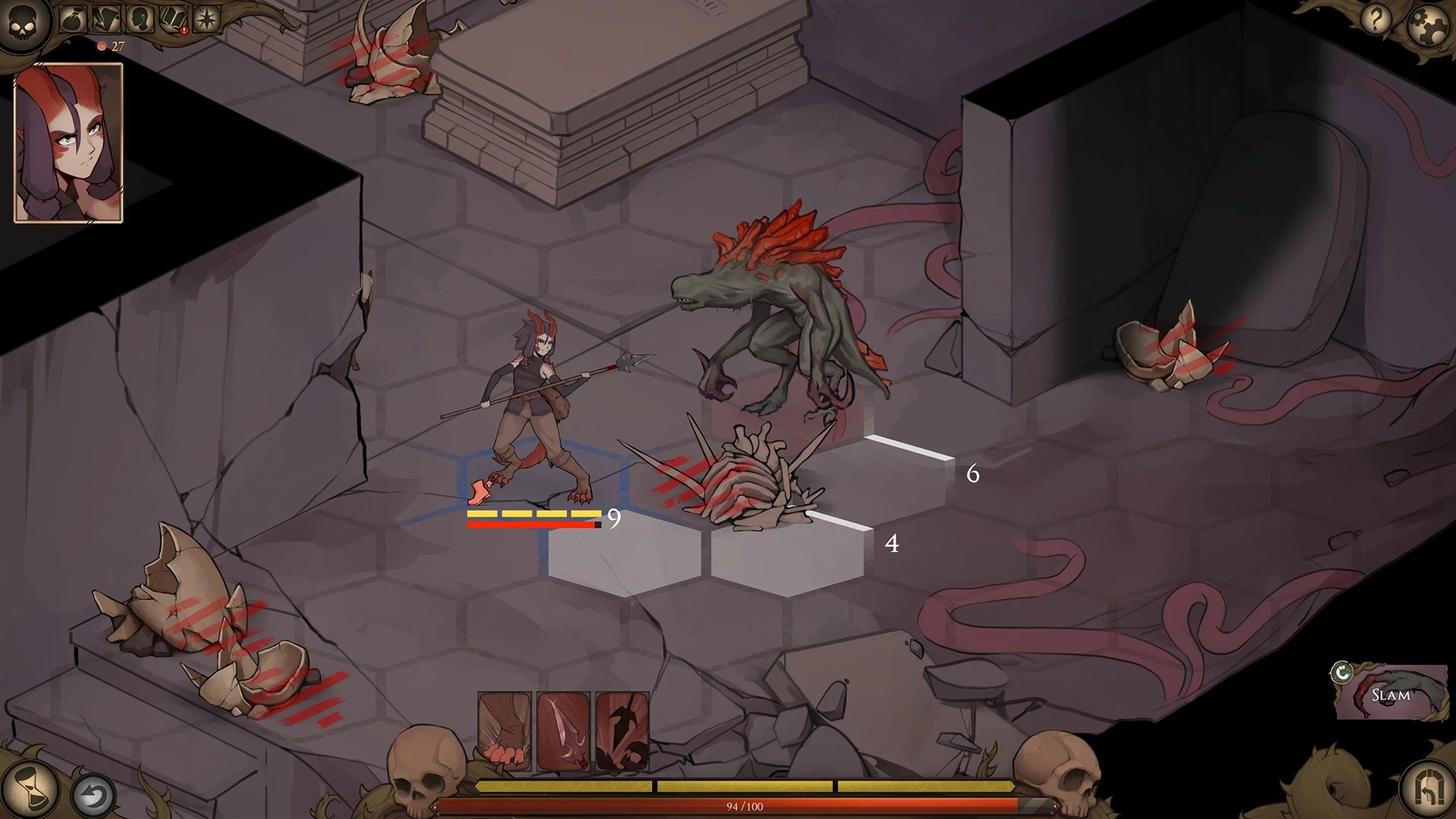Click the skull emblem button
The image size is (1456, 819).
tap(24, 23)
